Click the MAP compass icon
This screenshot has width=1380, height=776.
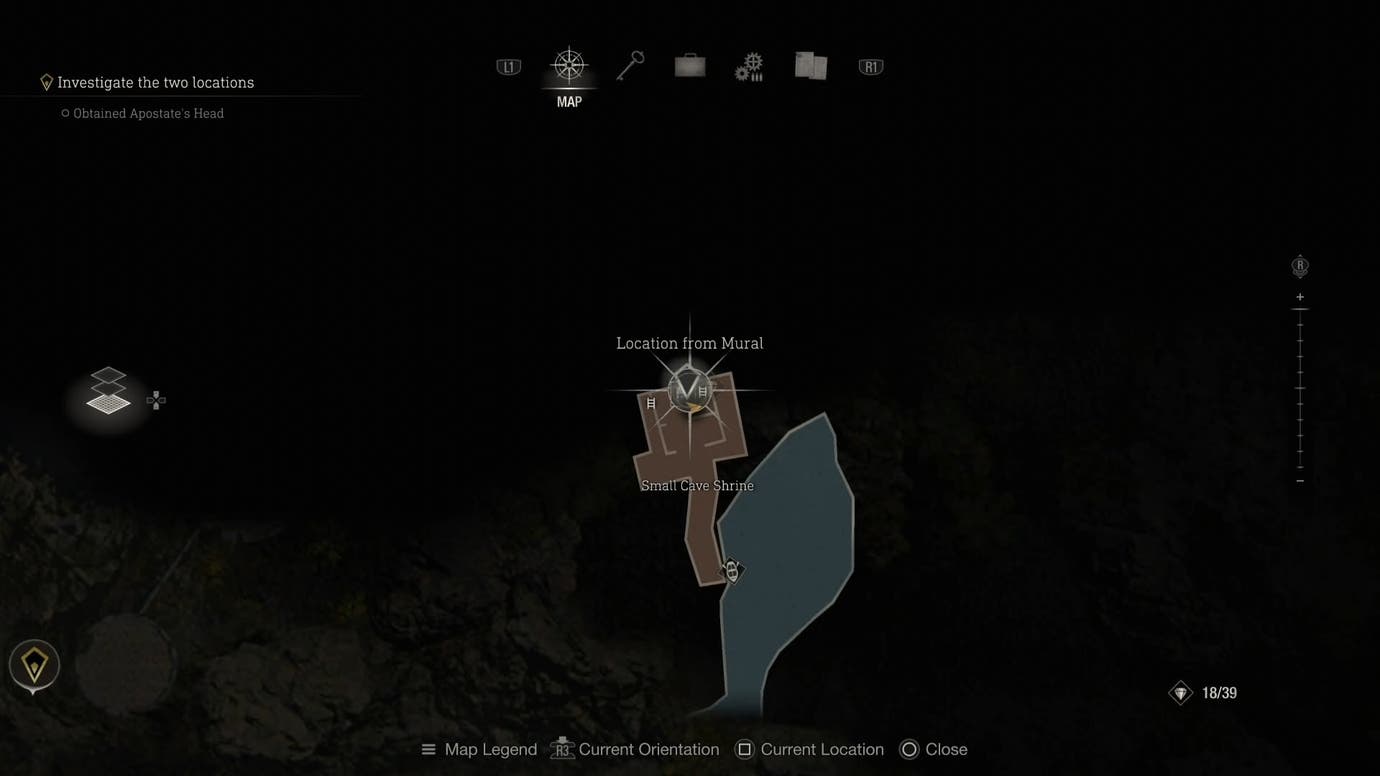[x=569, y=65]
